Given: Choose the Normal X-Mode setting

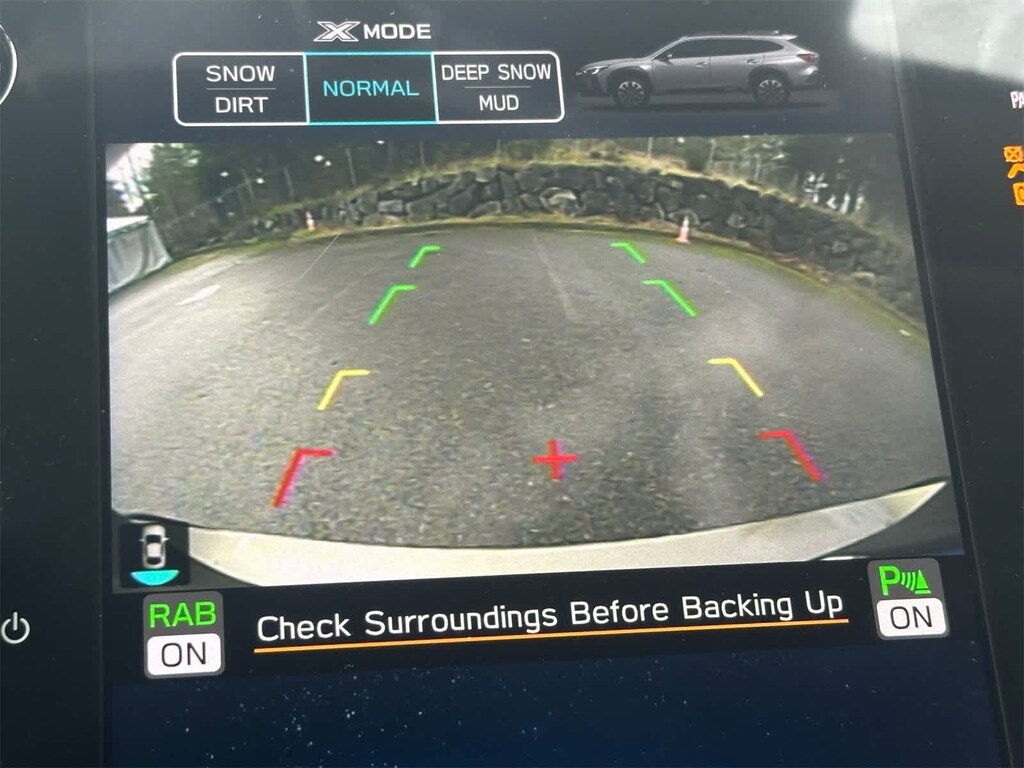Looking at the screenshot, I should click(370, 89).
